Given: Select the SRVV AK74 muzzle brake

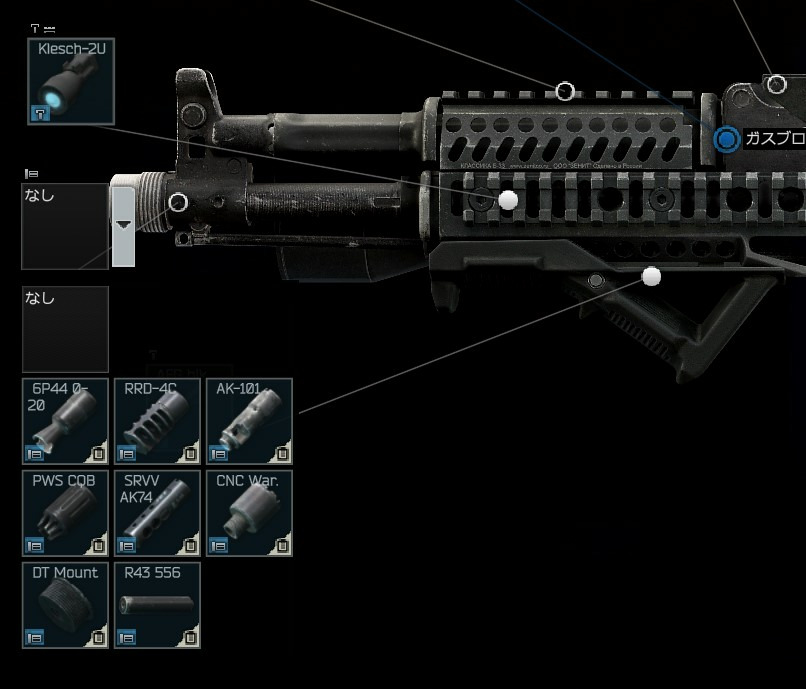Looking at the screenshot, I should 157,513.
